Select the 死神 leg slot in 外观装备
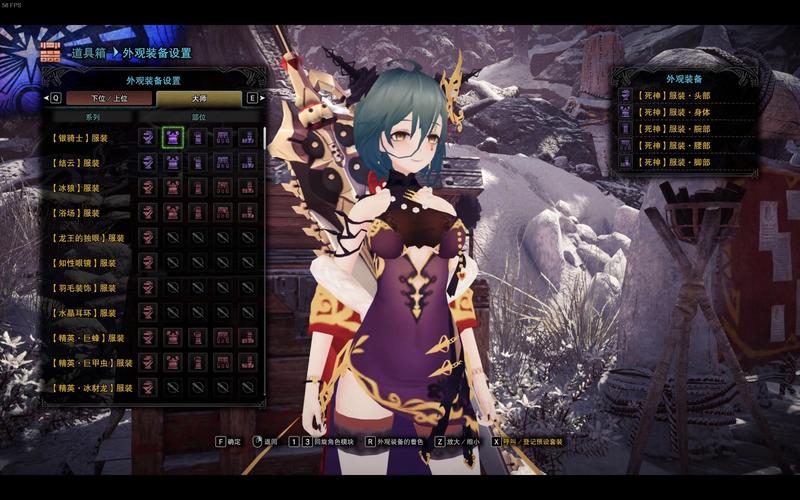Screen dimensions: 800x500 pyautogui.click(x=683, y=162)
